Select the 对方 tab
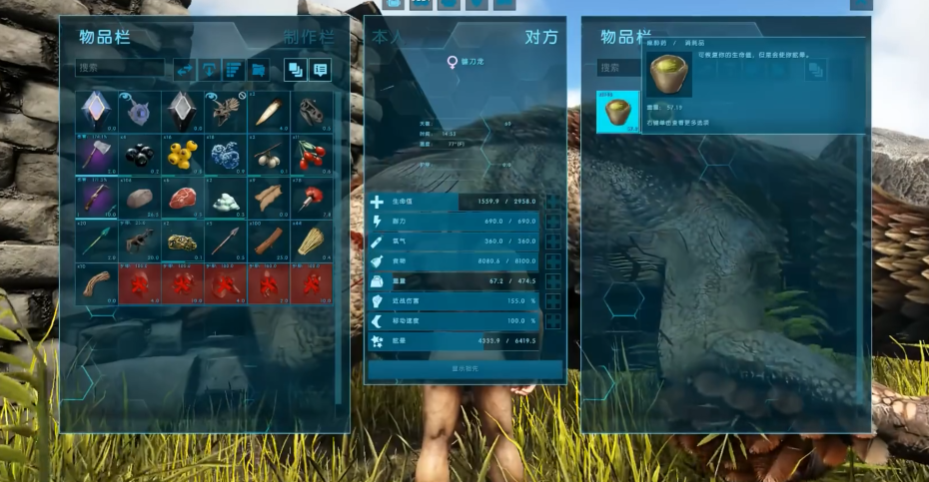The width and height of the screenshot is (929, 482). pos(540,38)
